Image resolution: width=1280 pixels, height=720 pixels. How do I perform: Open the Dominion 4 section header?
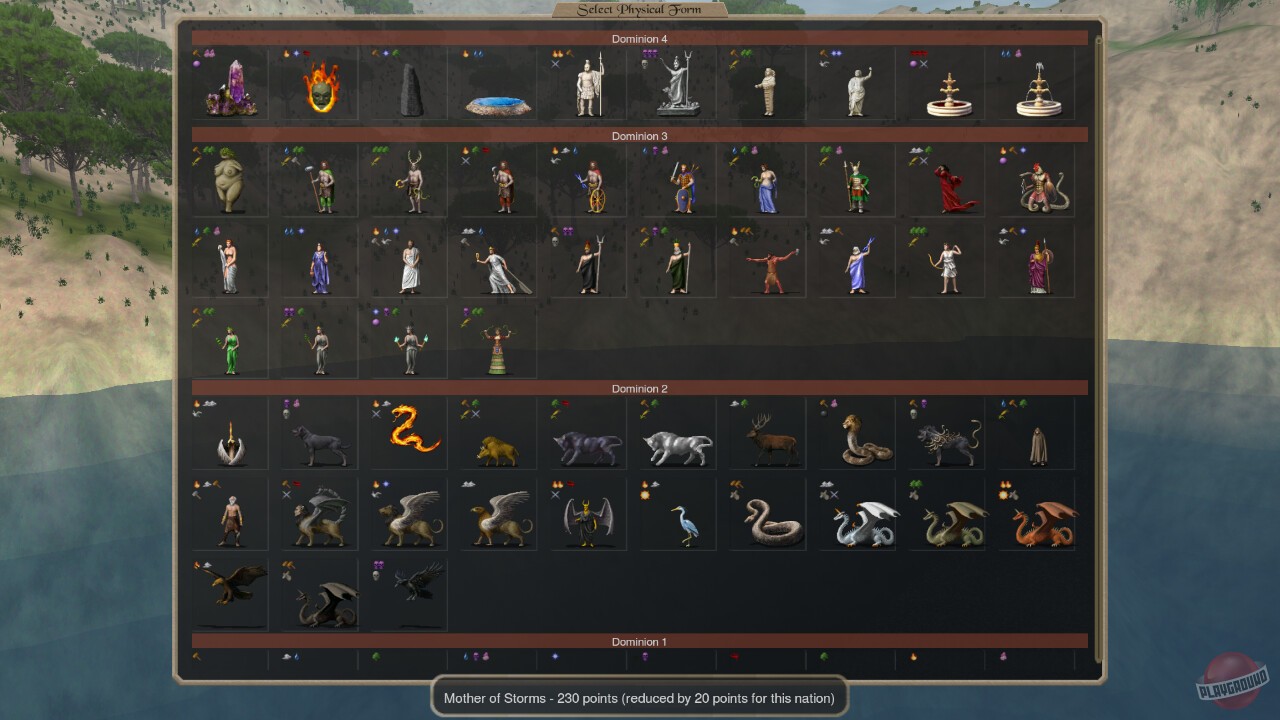pos(639,39)
